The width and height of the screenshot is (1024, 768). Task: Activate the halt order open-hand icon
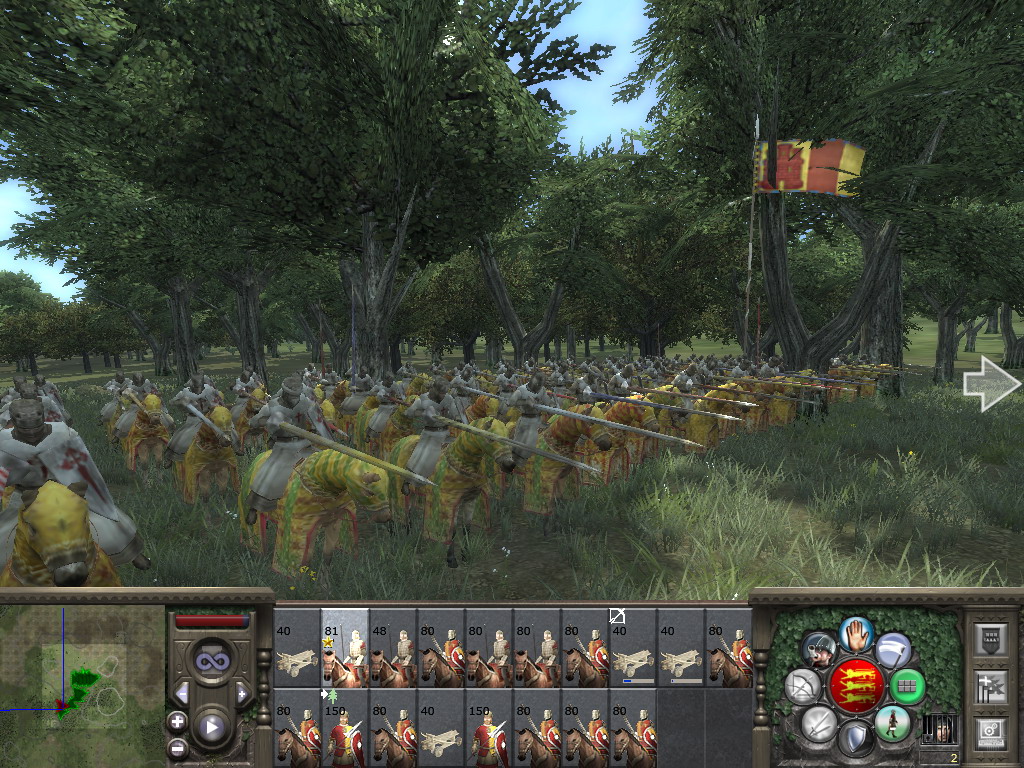[856, 633]
